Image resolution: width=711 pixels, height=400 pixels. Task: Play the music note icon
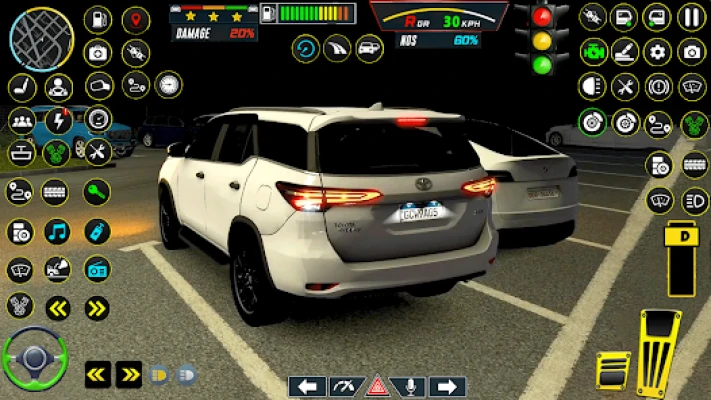57,231
